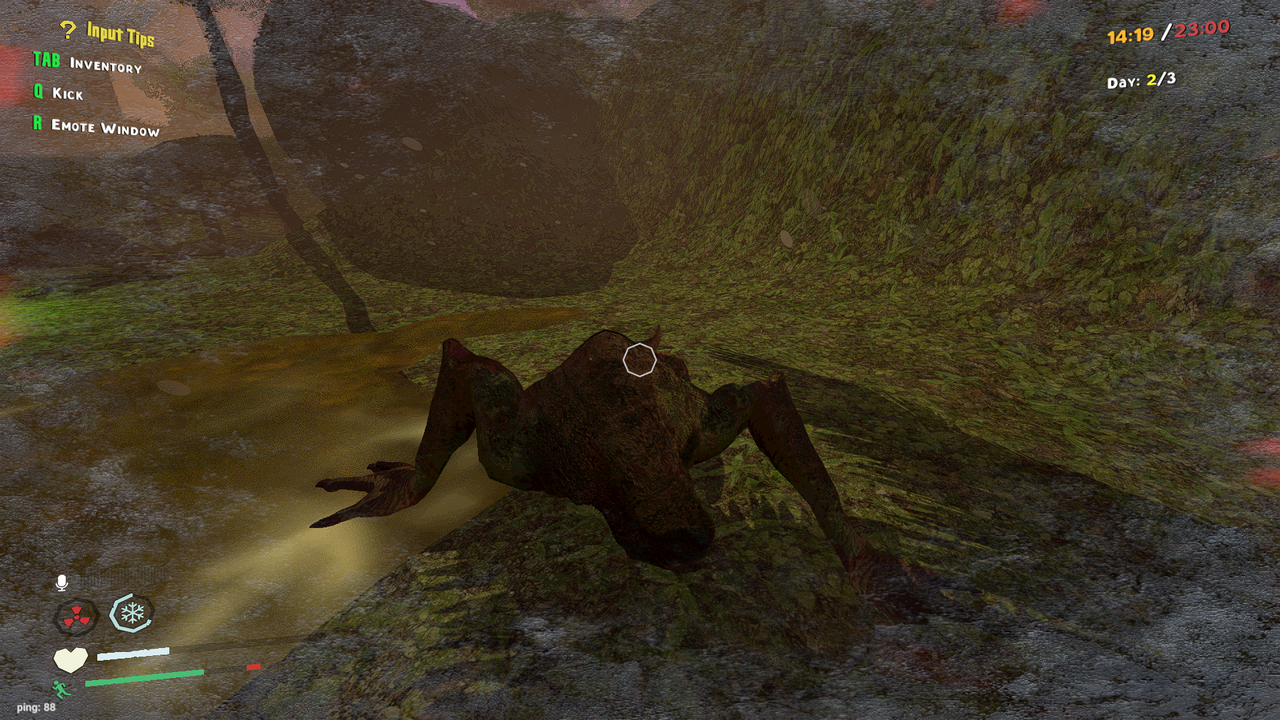Screen dimensions: 1280x720
Task: Click the crosshair reticle at screen center
Action: pos(638,359)
